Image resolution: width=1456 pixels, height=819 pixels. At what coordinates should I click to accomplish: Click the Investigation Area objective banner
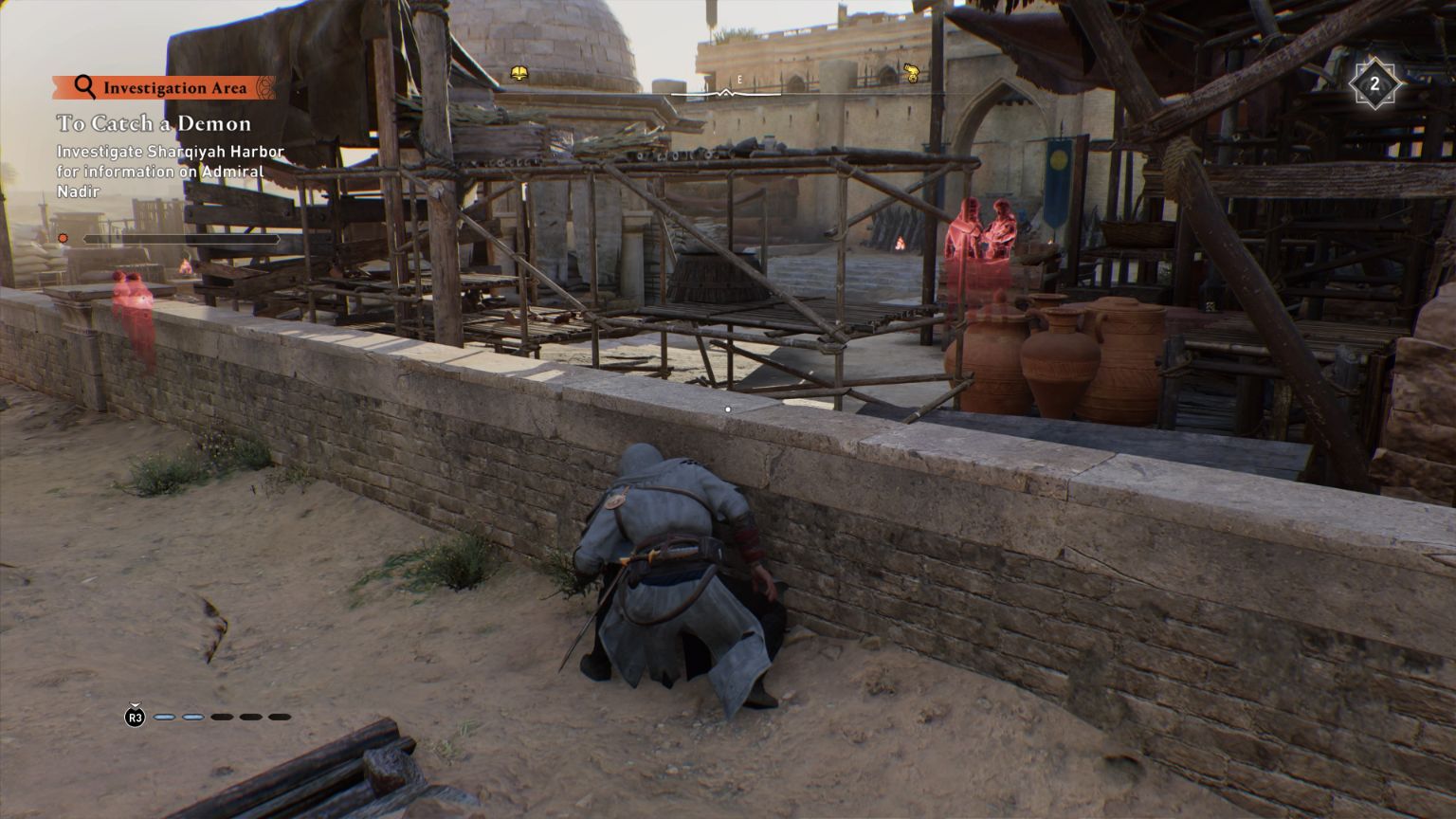point(164,88)
